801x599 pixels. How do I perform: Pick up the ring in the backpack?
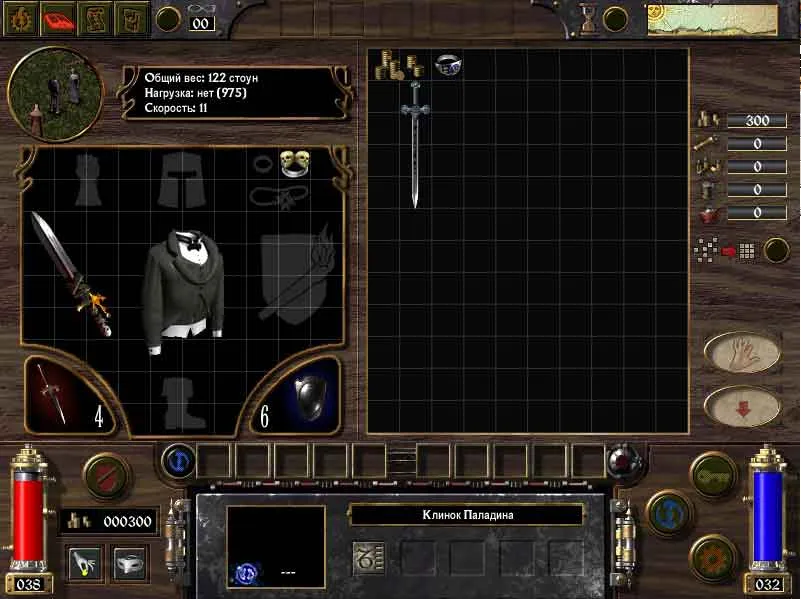447,65
